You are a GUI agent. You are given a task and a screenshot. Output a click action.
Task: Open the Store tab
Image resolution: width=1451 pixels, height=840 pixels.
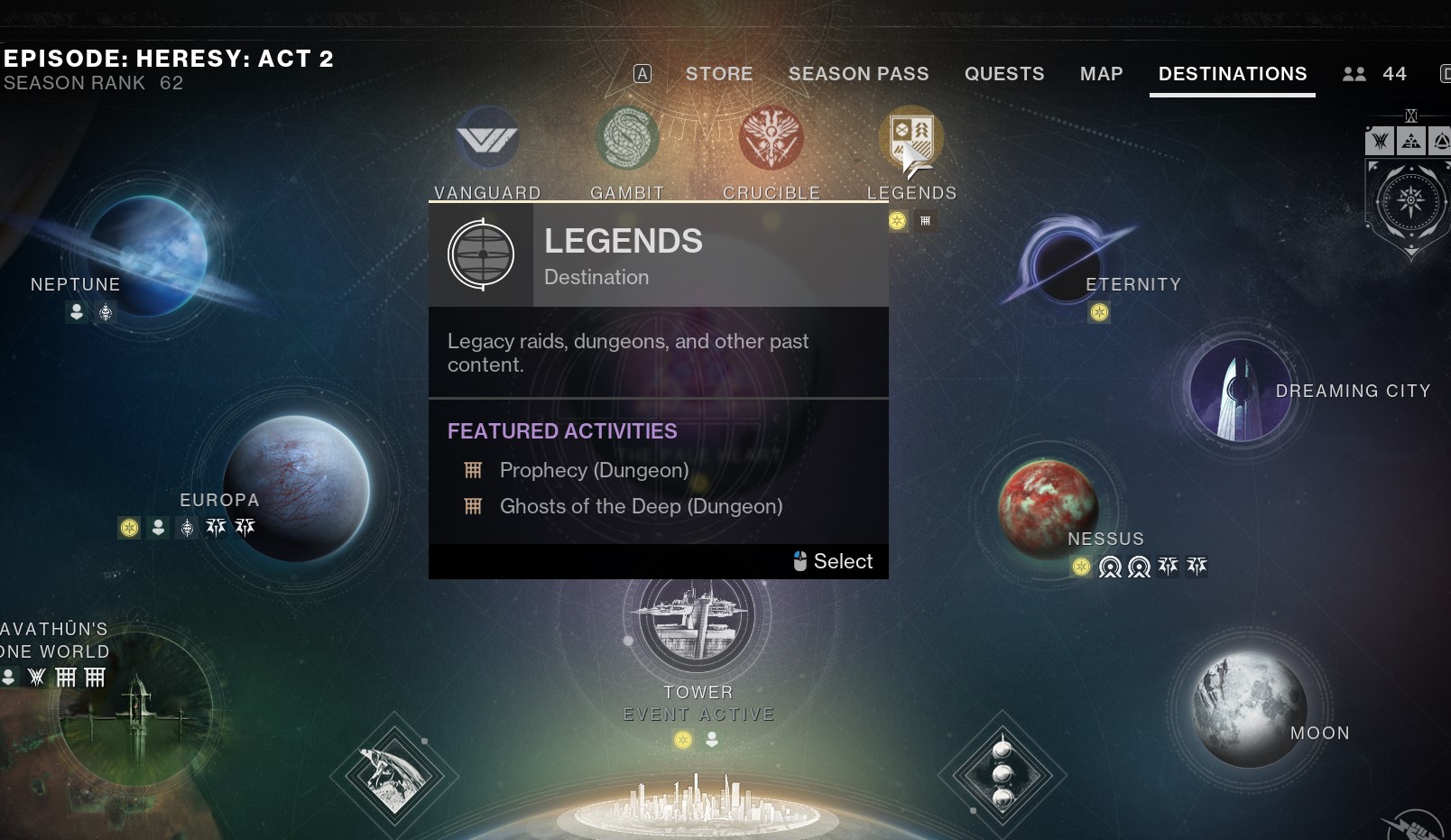tap(718, 74)
